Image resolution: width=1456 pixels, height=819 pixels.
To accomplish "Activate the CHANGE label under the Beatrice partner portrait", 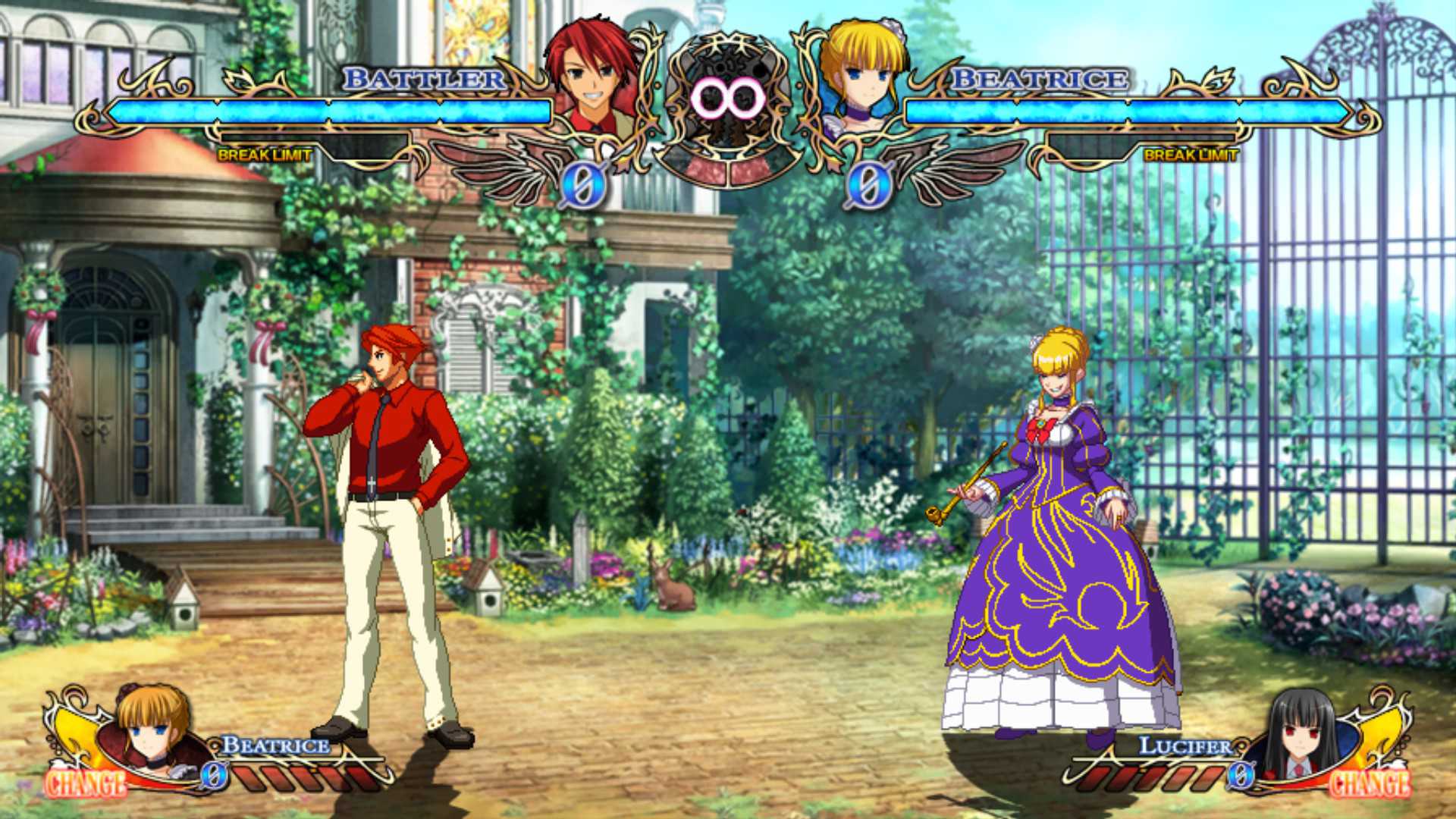I will tap(85, 783).
